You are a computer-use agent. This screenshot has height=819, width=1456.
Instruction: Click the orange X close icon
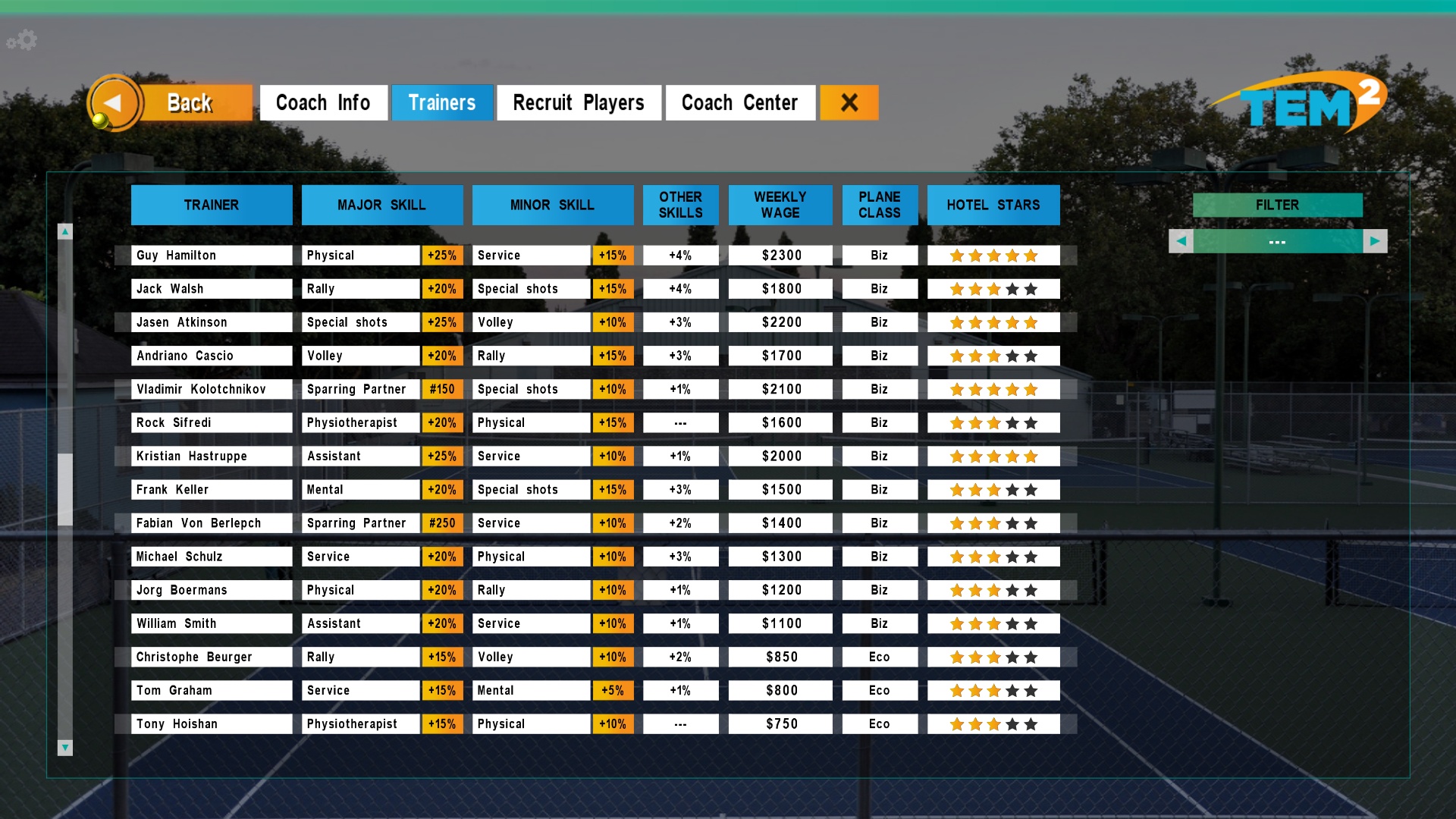pyautogui.click(x=849, y=102)
